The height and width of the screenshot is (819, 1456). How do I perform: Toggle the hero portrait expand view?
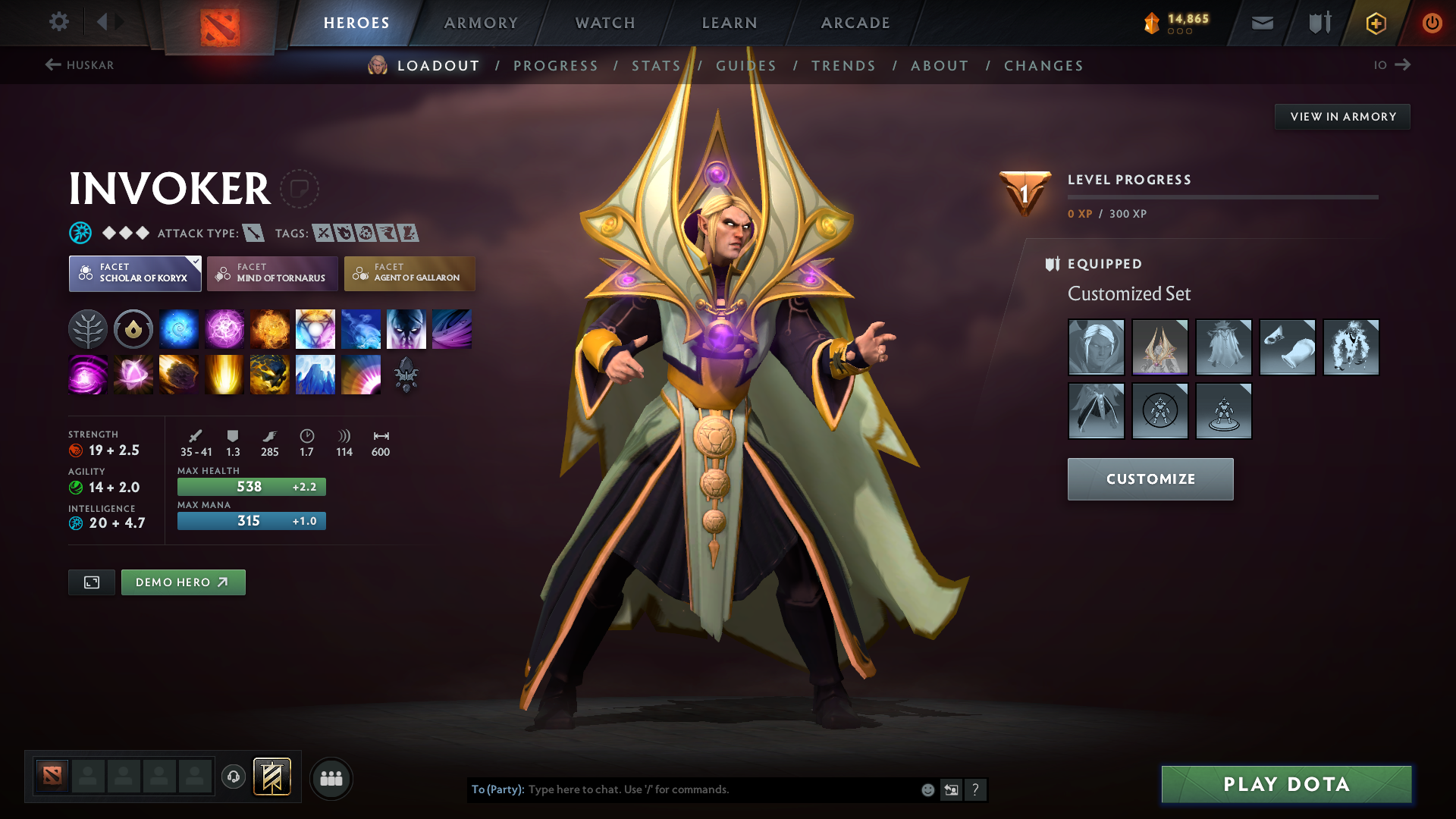(91, 582)
